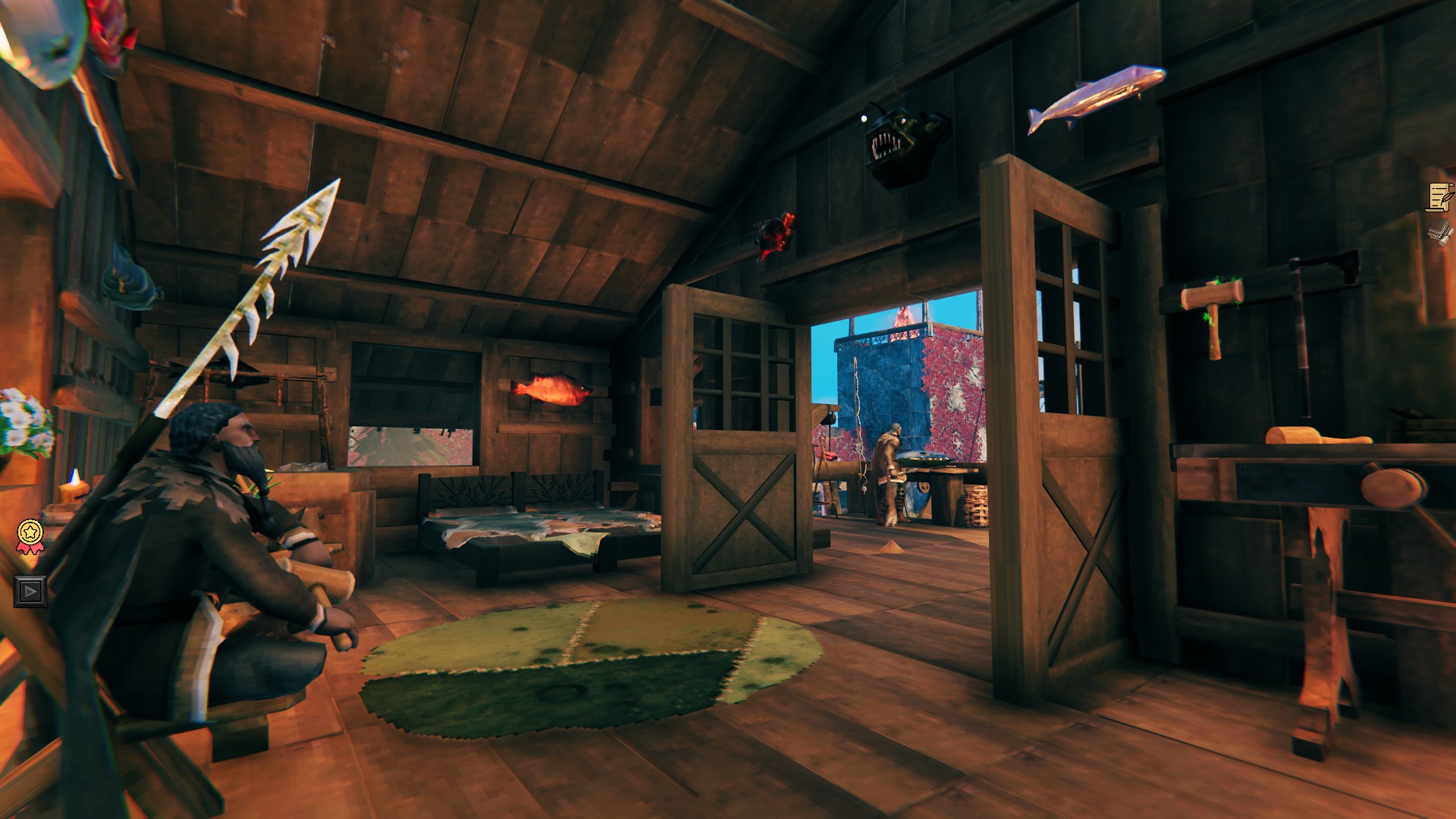
Task: Open the scroll and quill icon
Action: 1439,197
